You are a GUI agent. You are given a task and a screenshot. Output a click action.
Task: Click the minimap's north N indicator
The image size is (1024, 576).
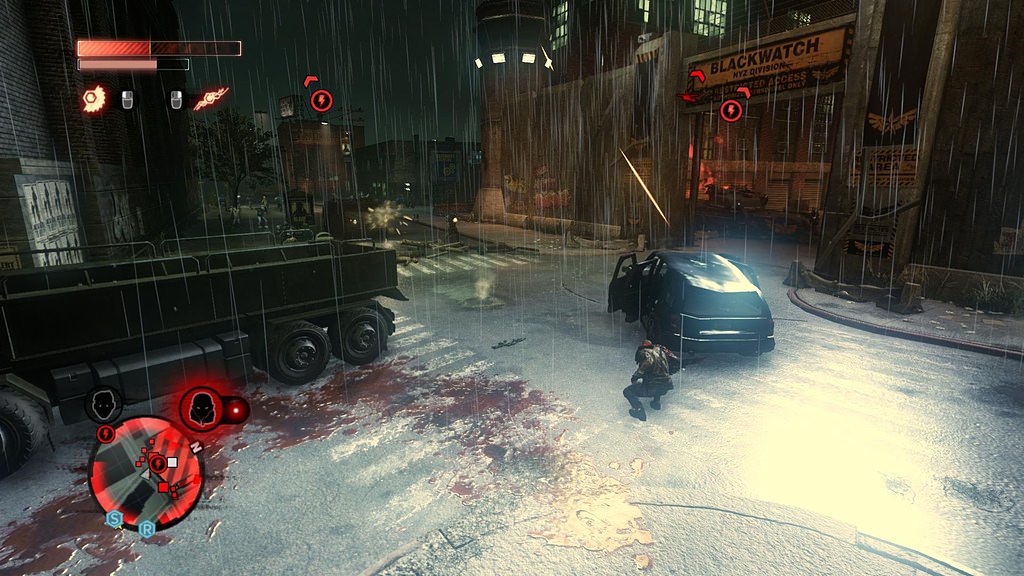[196, 447]
